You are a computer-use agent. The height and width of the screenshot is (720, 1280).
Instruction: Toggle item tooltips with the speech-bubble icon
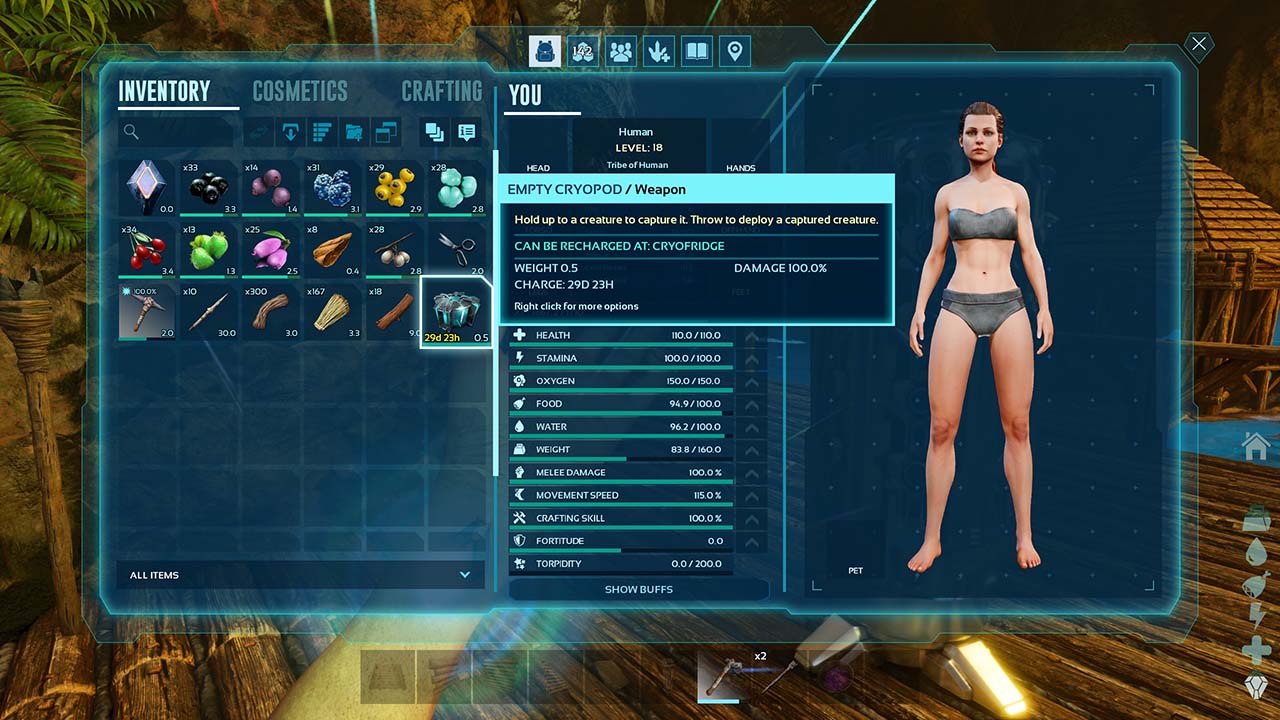tap(466, 132)
